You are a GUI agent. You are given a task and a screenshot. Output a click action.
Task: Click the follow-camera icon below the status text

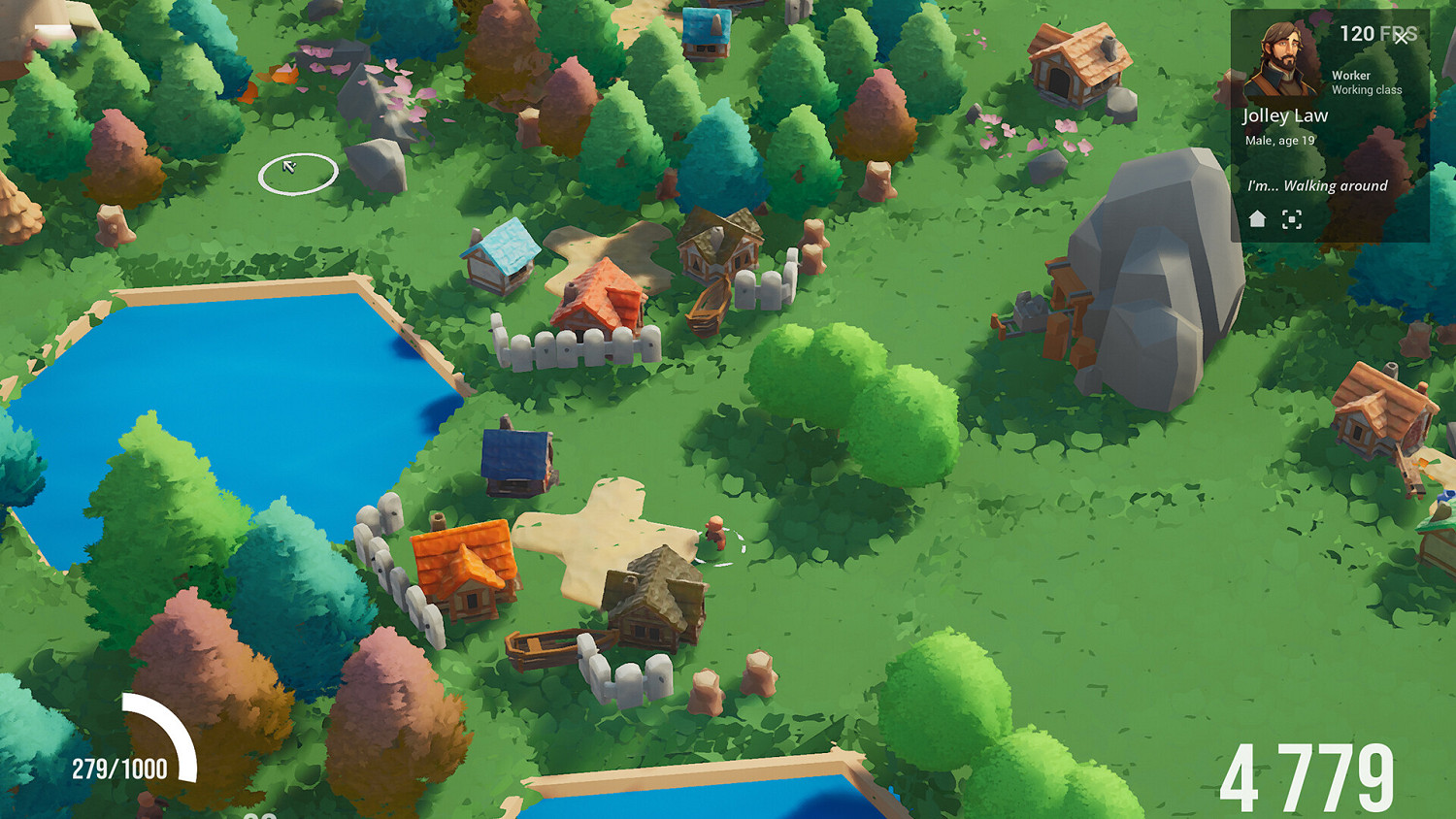tap(1292, 219)
